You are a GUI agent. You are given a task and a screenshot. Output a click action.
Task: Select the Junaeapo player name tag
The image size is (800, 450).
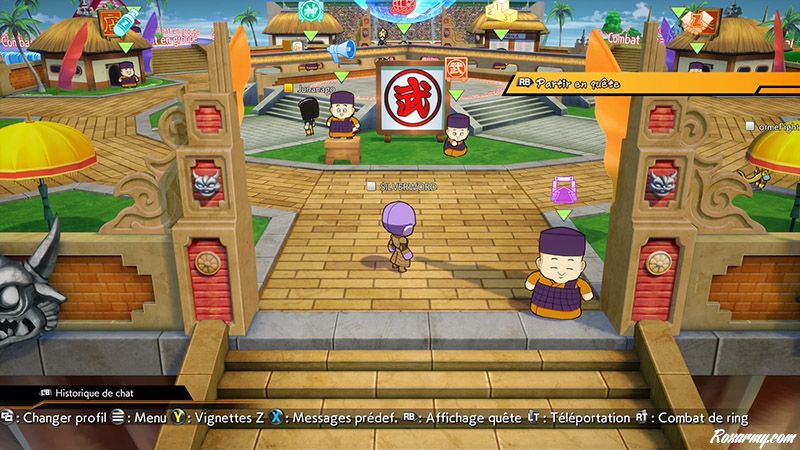313,88
